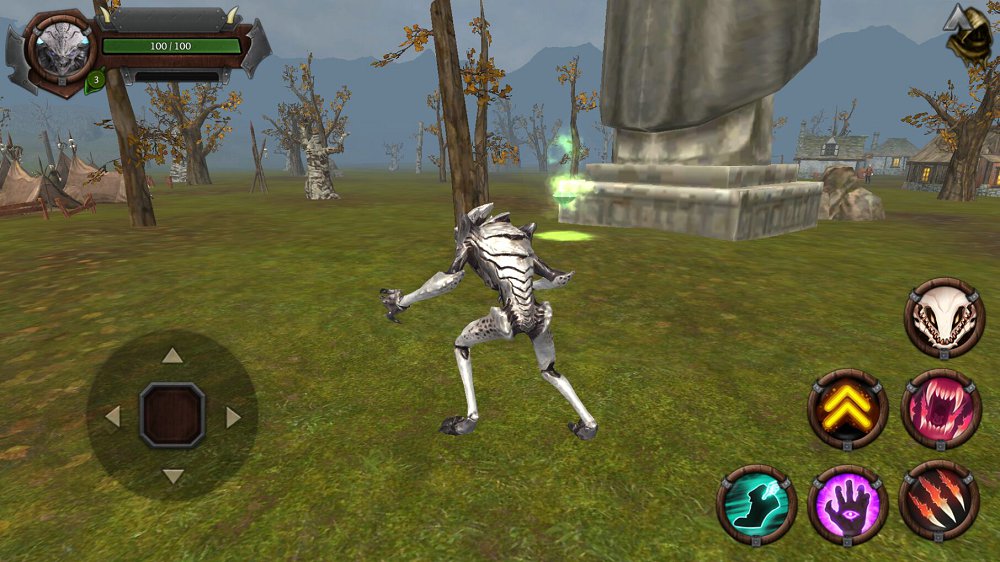Move backward with the down arrow
Viewport: 1000px width, 562px height.
172,476
